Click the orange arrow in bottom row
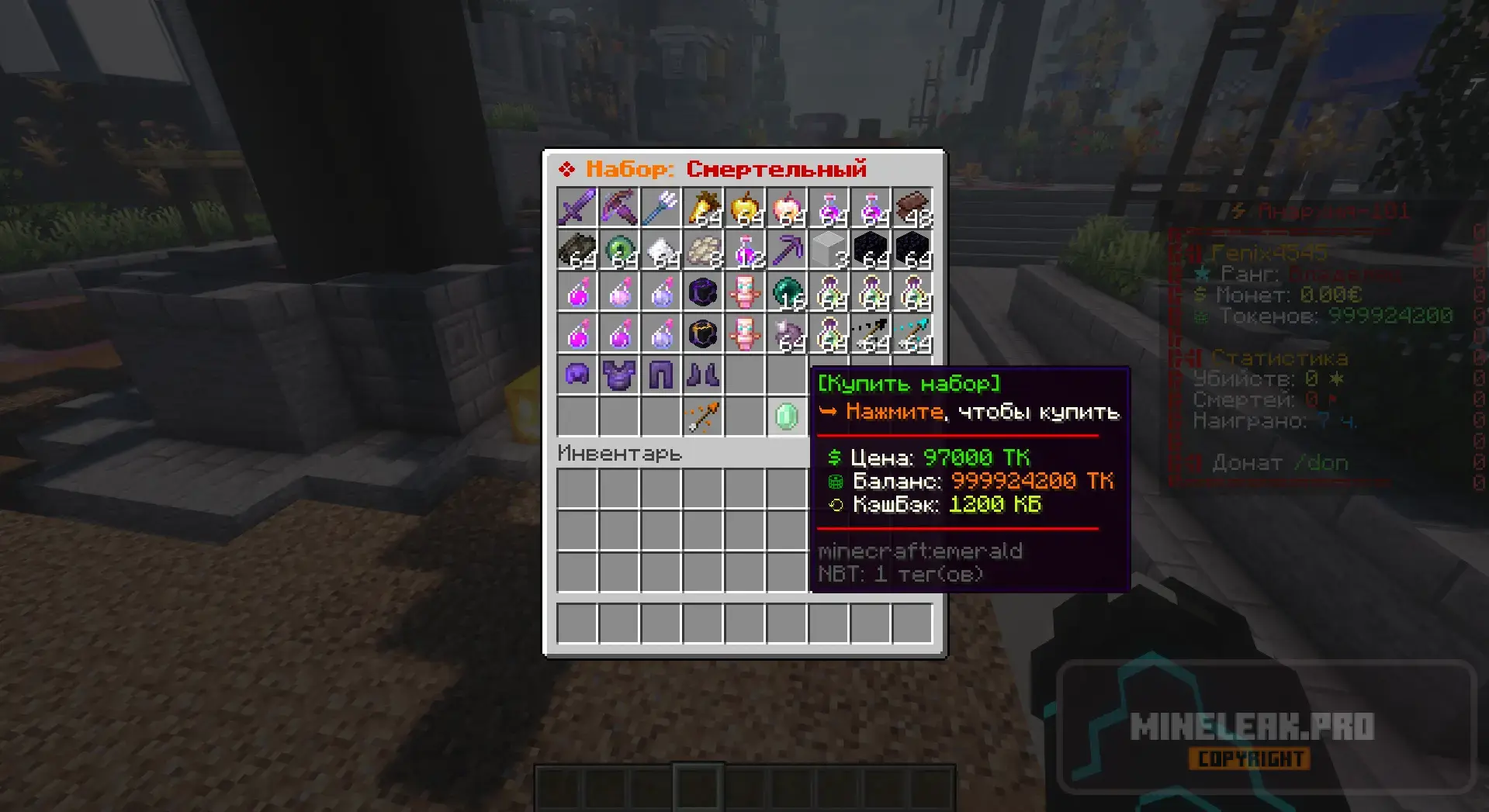The width and height of the screenshot is (1489, 812). point(702,416)
